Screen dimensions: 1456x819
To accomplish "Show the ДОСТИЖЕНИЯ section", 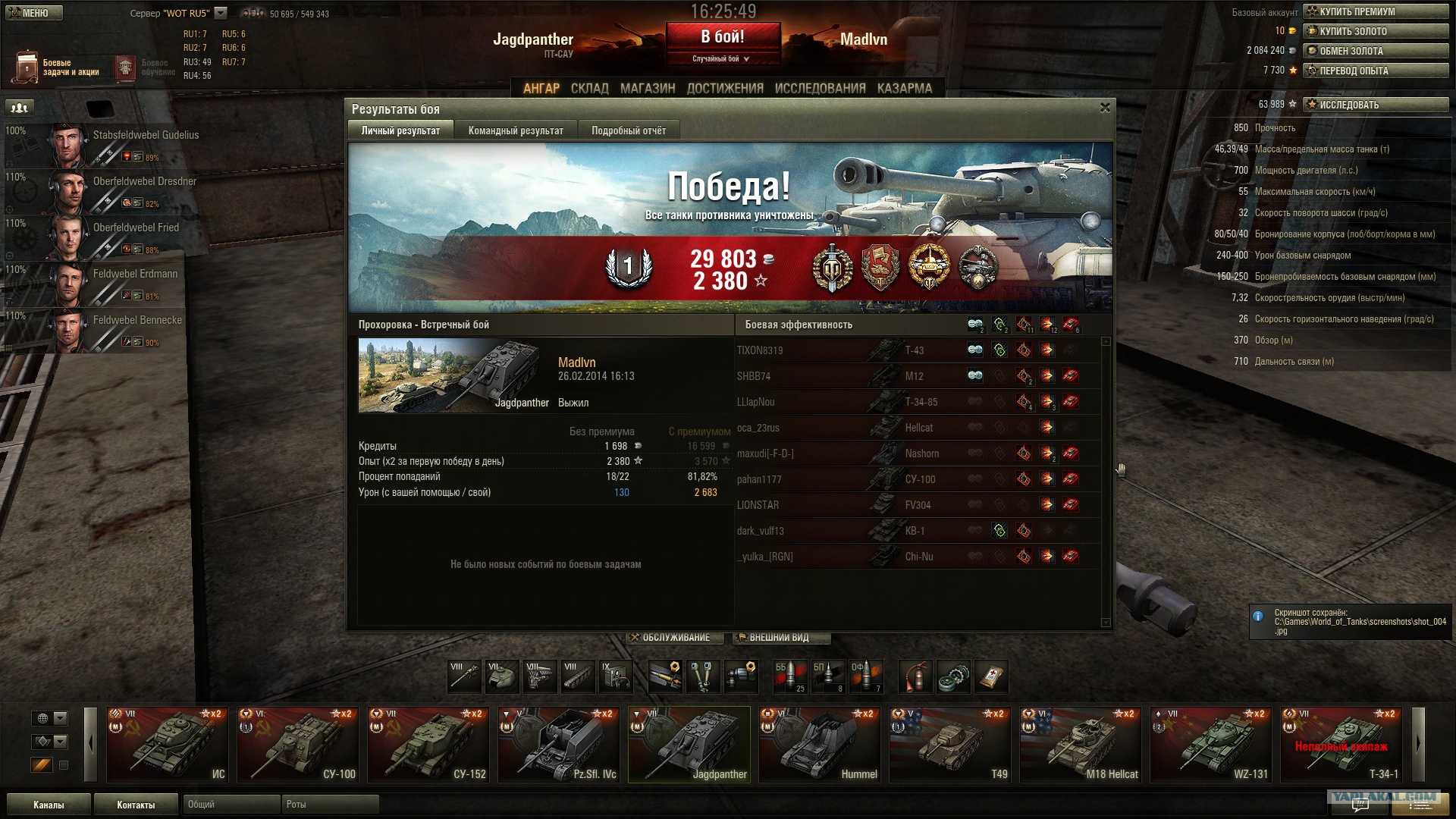I will tap(725, 88).
